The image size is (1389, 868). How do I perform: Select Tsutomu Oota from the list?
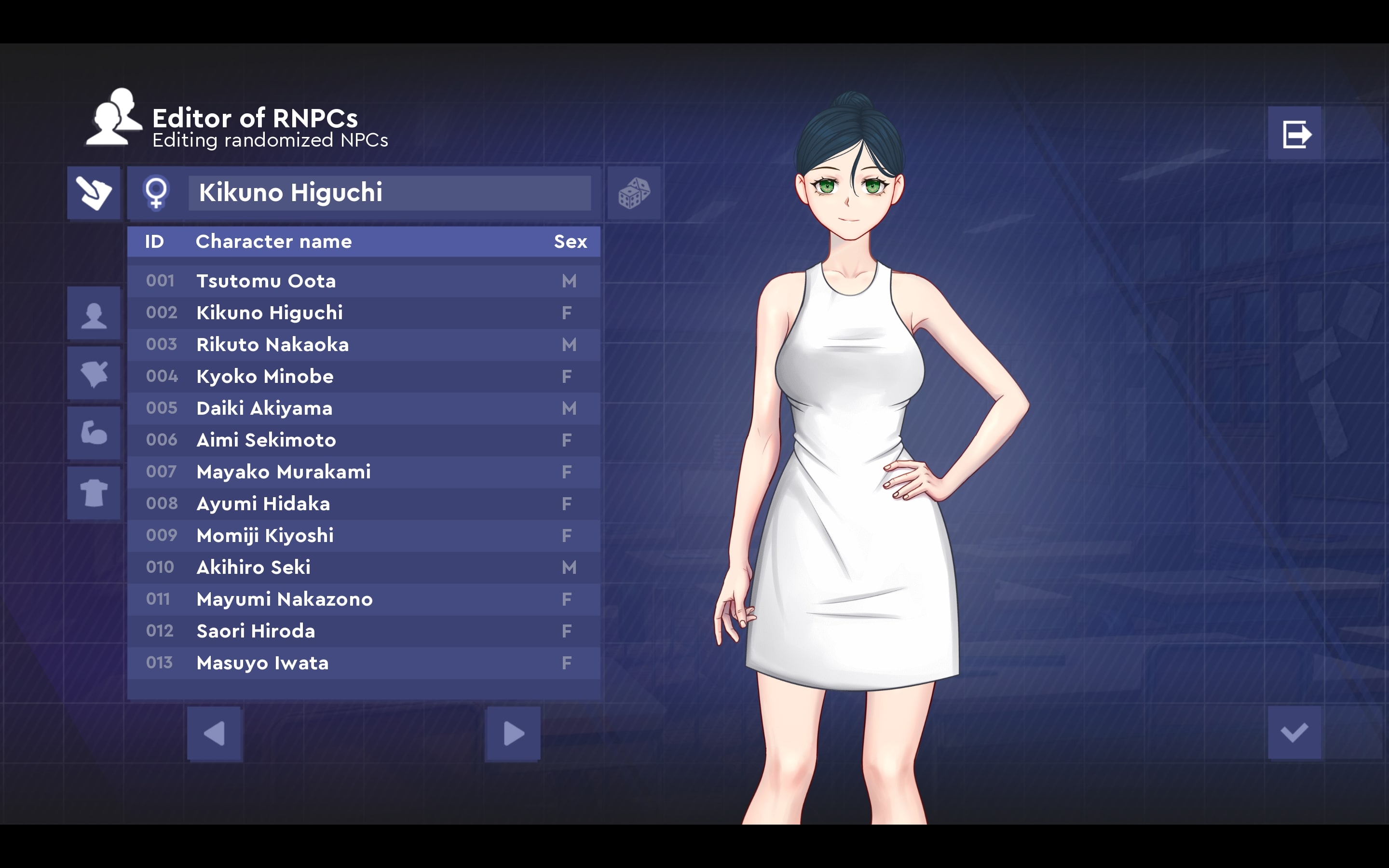click(x=363, y=281)
